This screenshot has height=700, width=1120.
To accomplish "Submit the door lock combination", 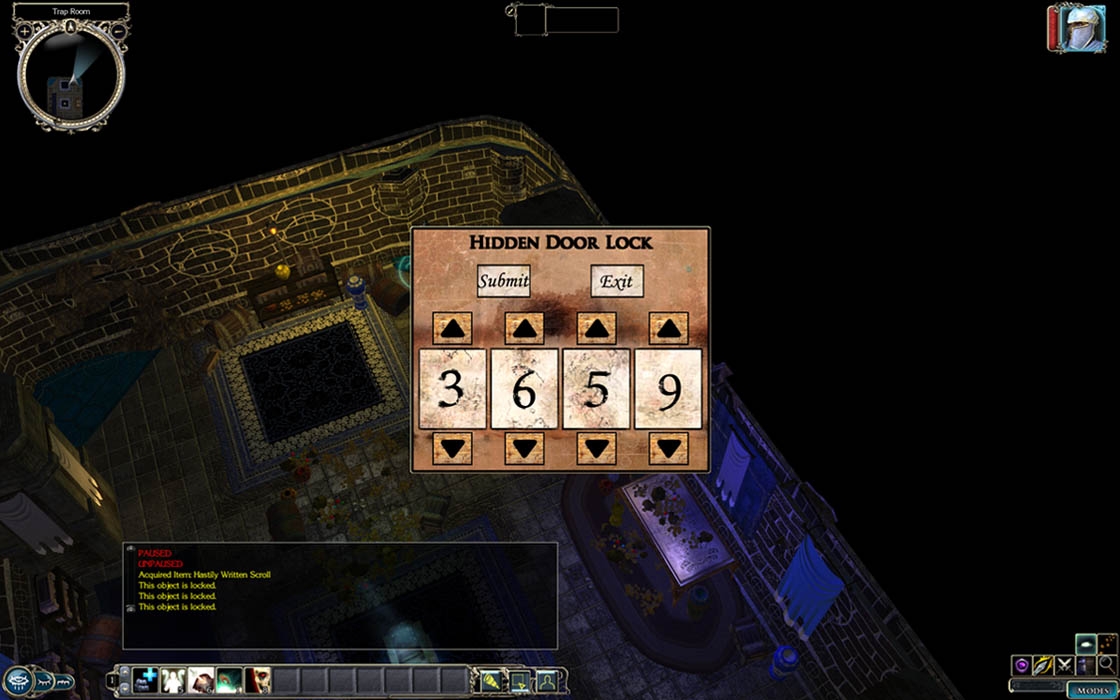I will 503,281.
